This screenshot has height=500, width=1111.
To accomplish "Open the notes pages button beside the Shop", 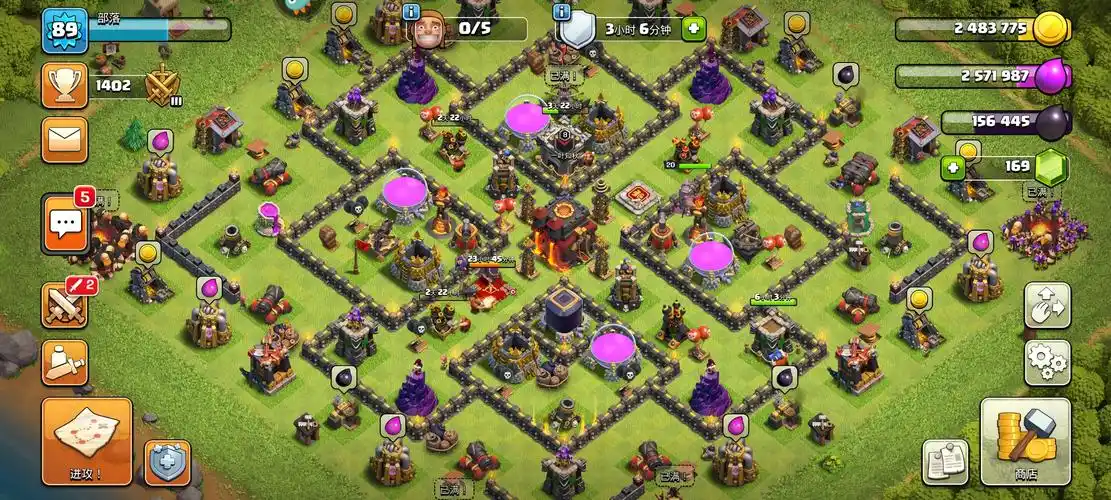I will 945,462.
